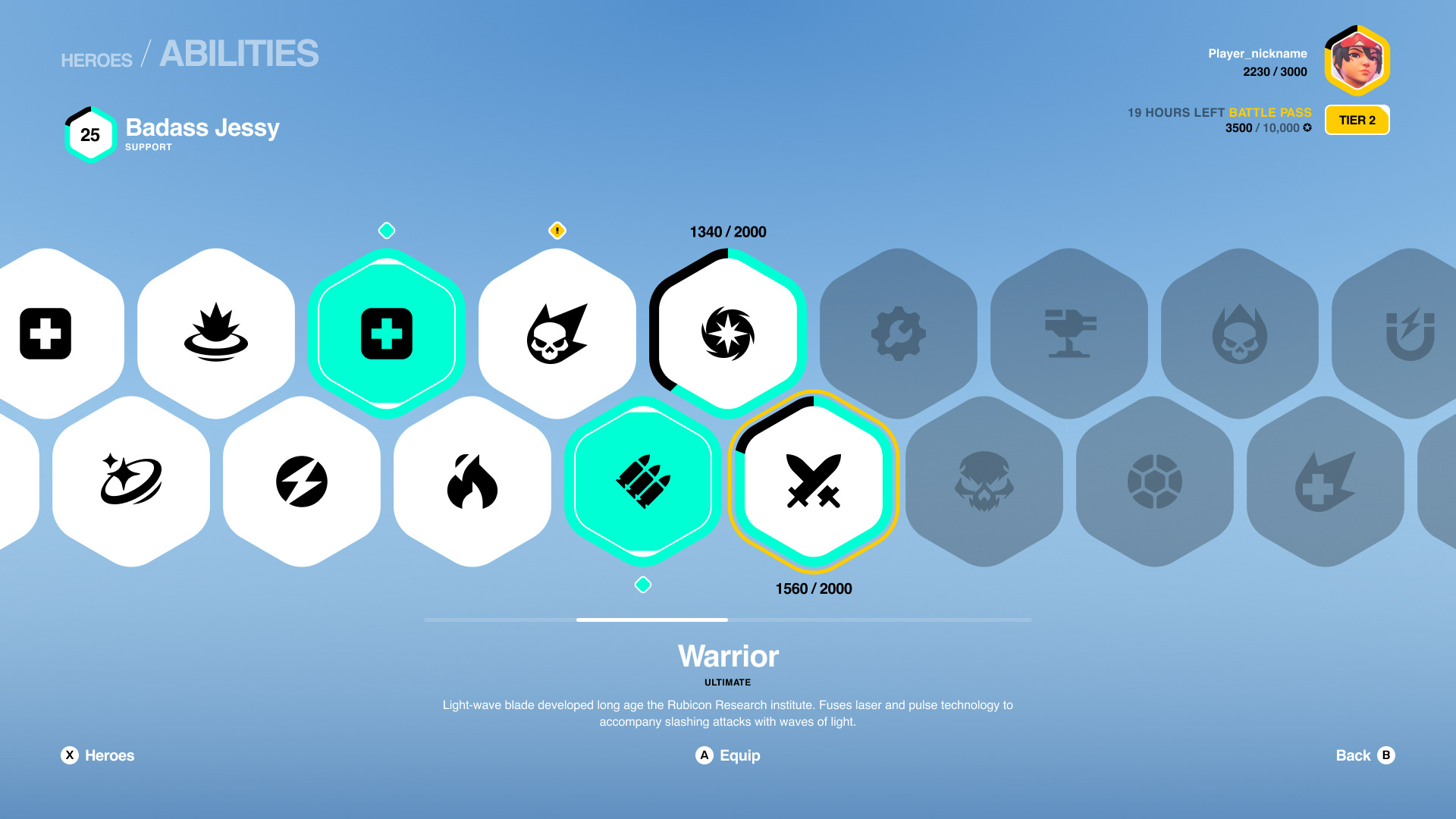The image size is (1456, 819).
Task: Select the flaming skull comet ability
Action: [x=557, y=334]
